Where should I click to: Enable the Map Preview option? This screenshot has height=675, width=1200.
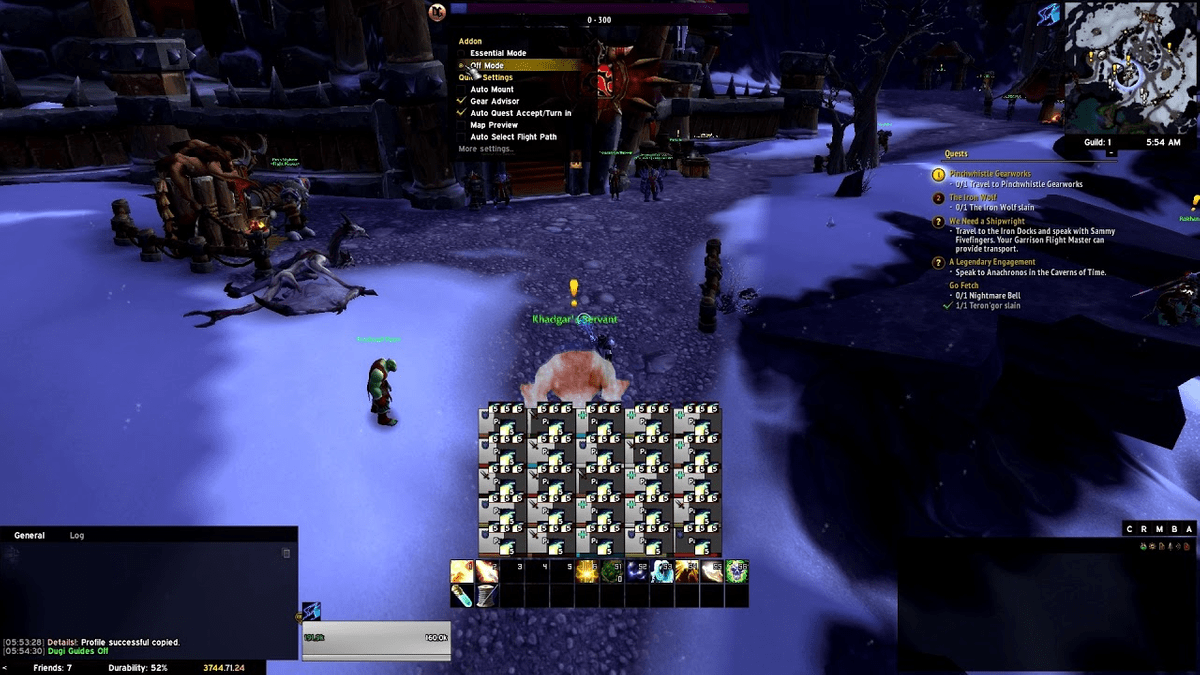494,125
